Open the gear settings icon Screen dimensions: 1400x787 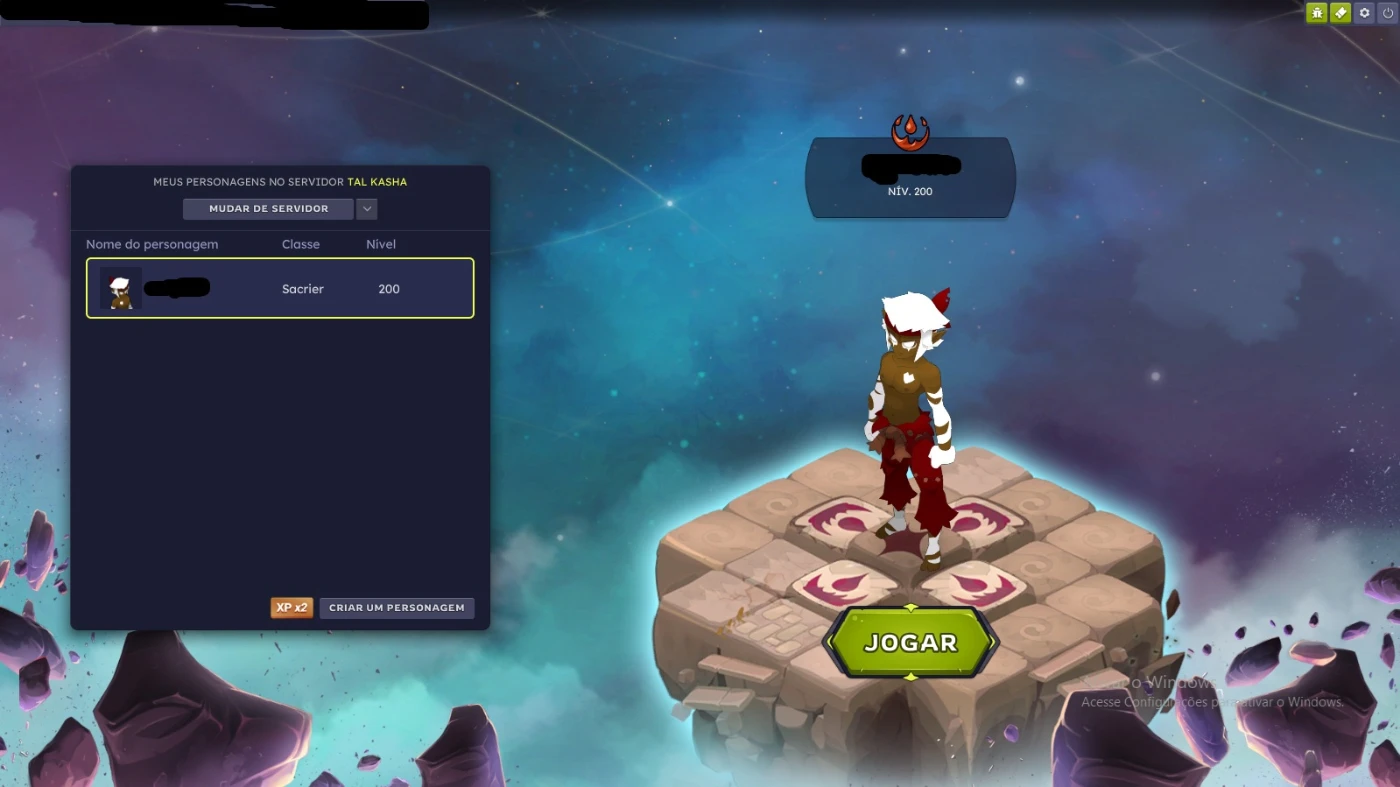pyautogui.click(x=1364, y=13)
